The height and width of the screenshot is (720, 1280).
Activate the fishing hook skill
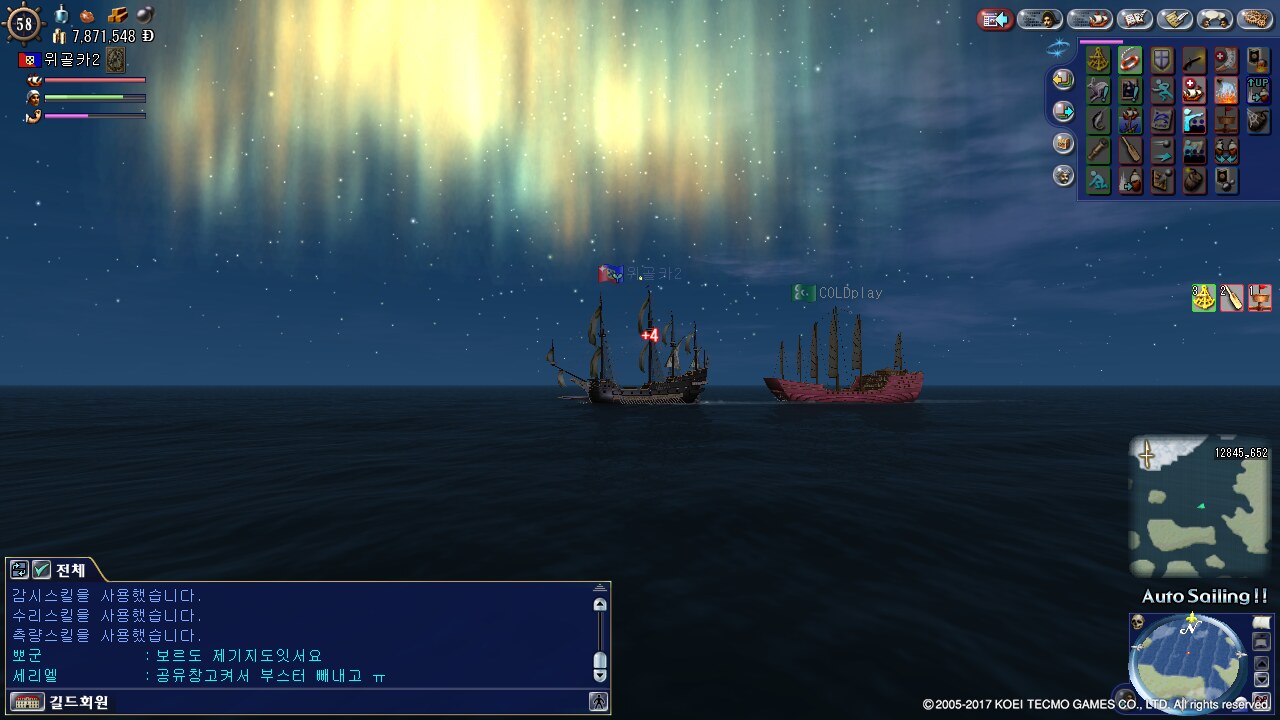tap(1098, 121)
